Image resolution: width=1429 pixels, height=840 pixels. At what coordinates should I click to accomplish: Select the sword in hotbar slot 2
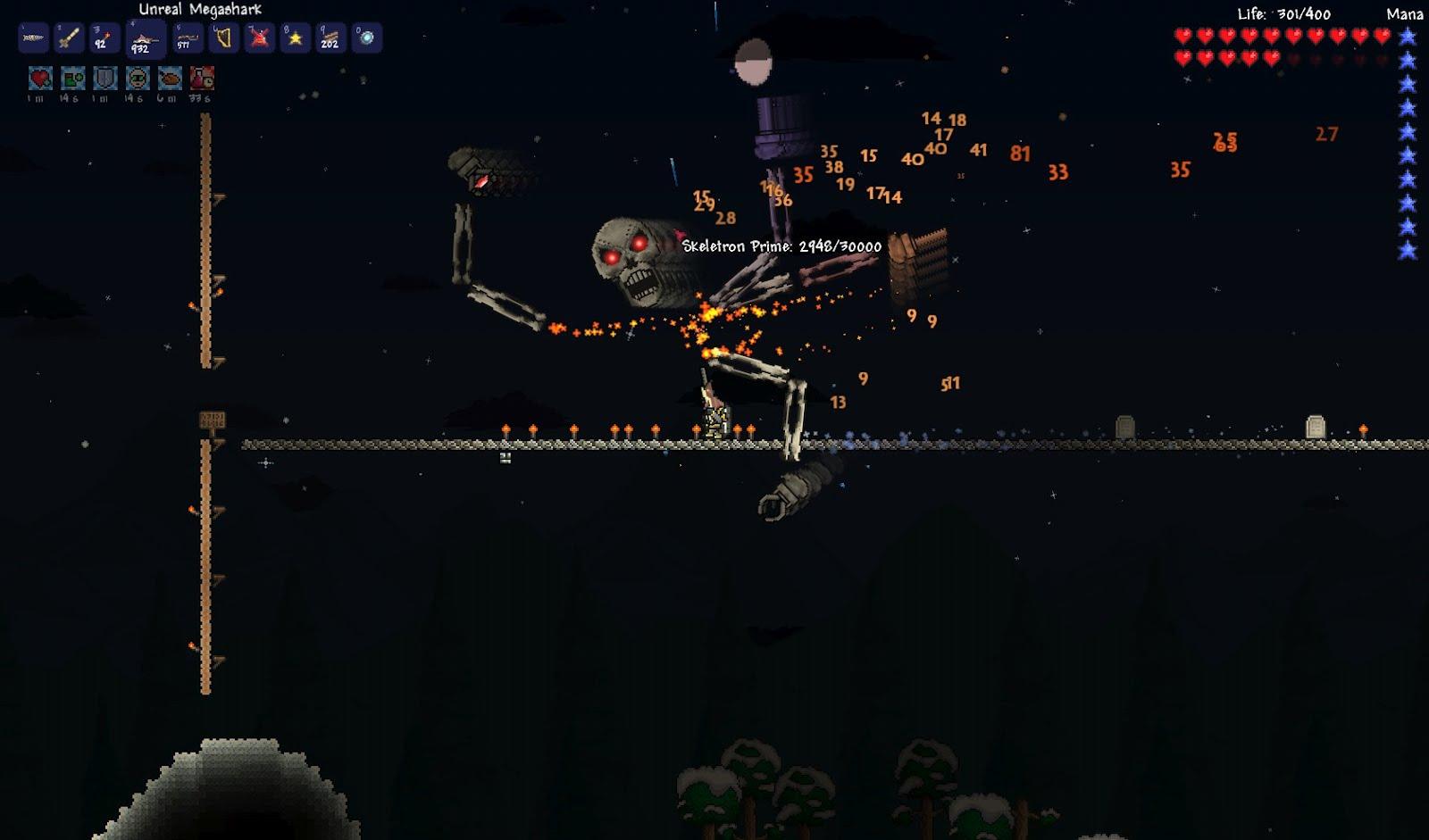pos(70,38)
